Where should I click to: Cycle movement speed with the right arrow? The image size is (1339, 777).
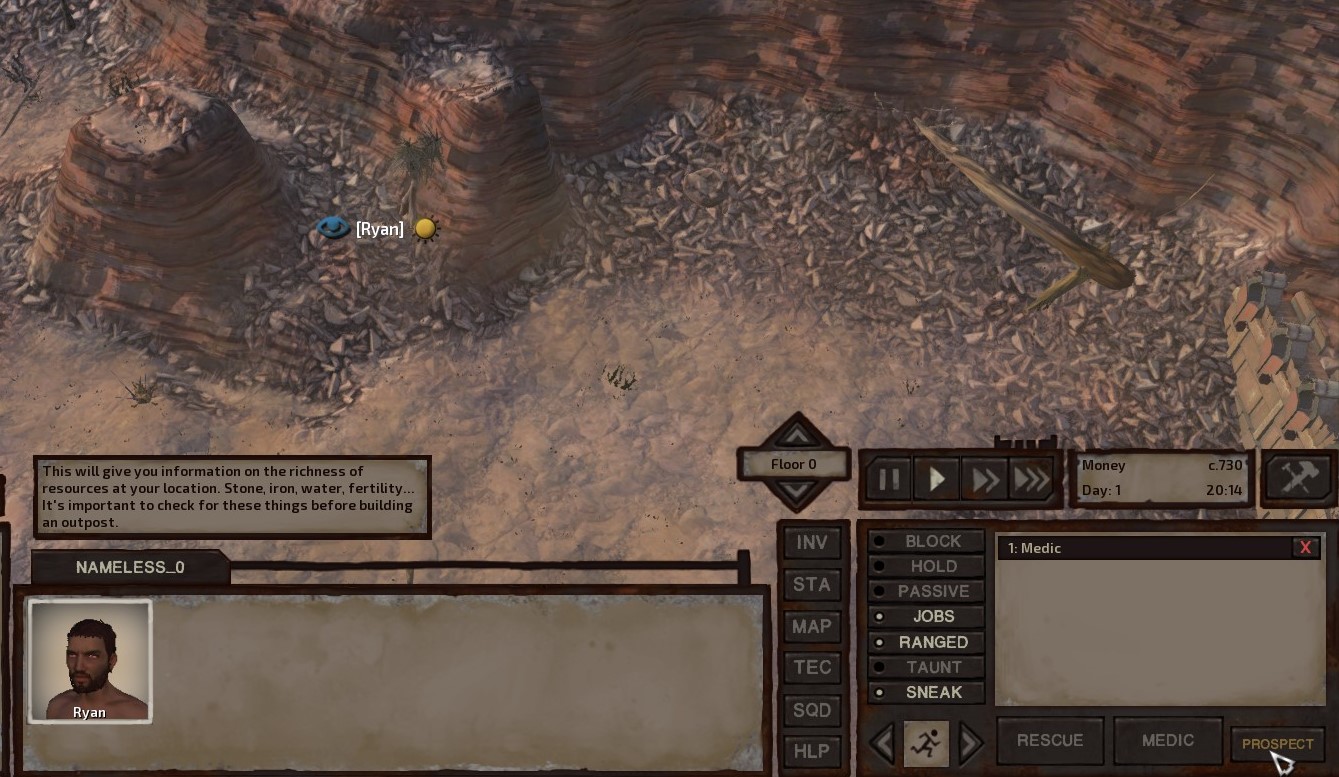966,743
